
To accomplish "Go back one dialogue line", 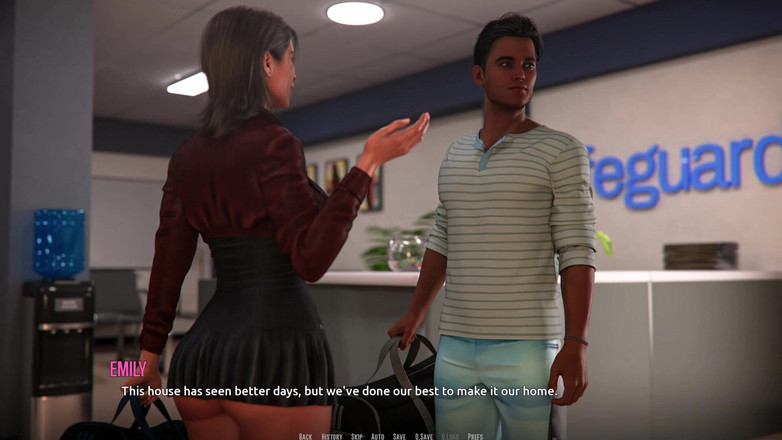I will pyautogui.click(x=305, y=436).
